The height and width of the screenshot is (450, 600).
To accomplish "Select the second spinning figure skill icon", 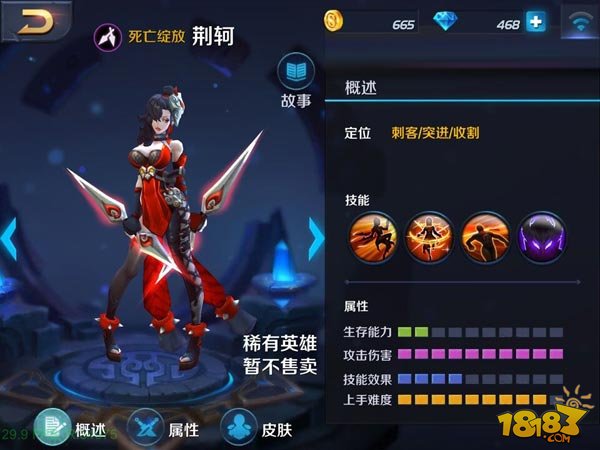I will tap(429, 240).
